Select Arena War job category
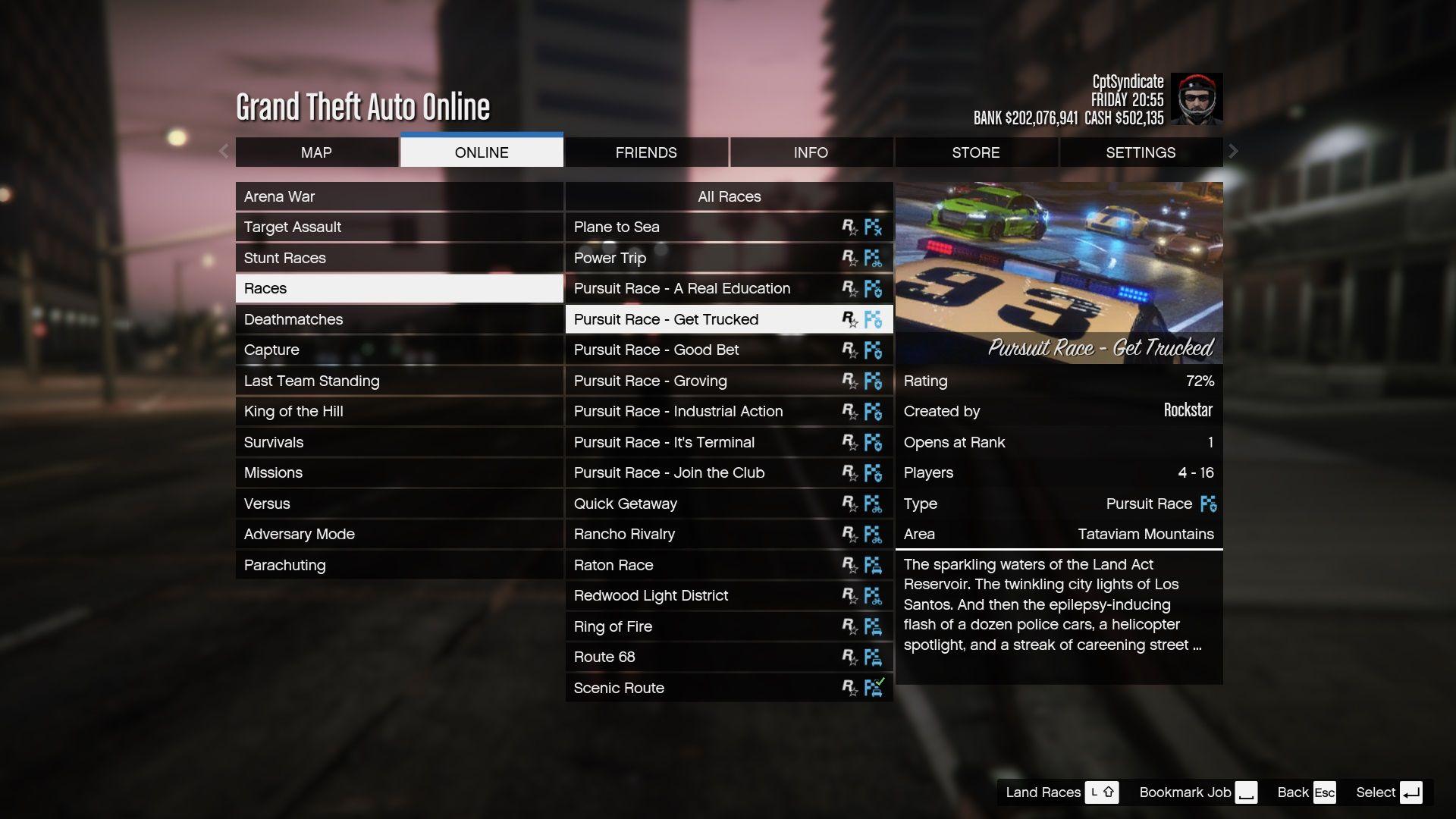Viewport: 1456px width, 819px height. point(399,196)
